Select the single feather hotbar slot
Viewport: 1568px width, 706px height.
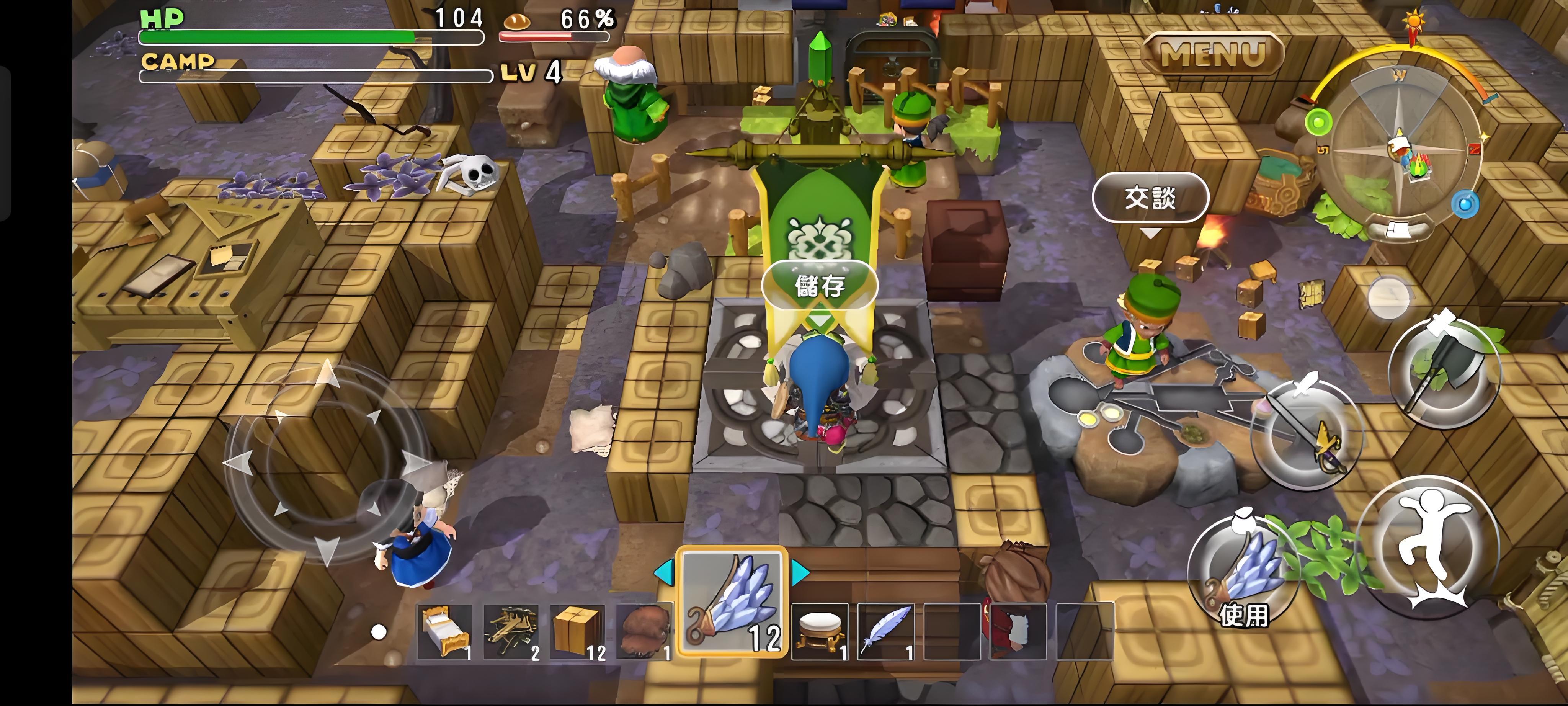(886, 632)
